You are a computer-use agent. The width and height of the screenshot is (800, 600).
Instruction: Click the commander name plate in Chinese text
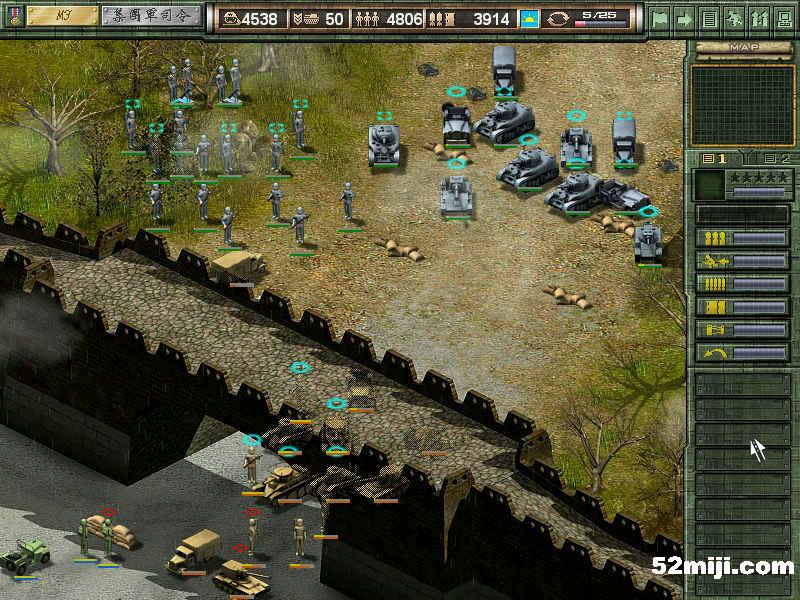pos(150,16)
